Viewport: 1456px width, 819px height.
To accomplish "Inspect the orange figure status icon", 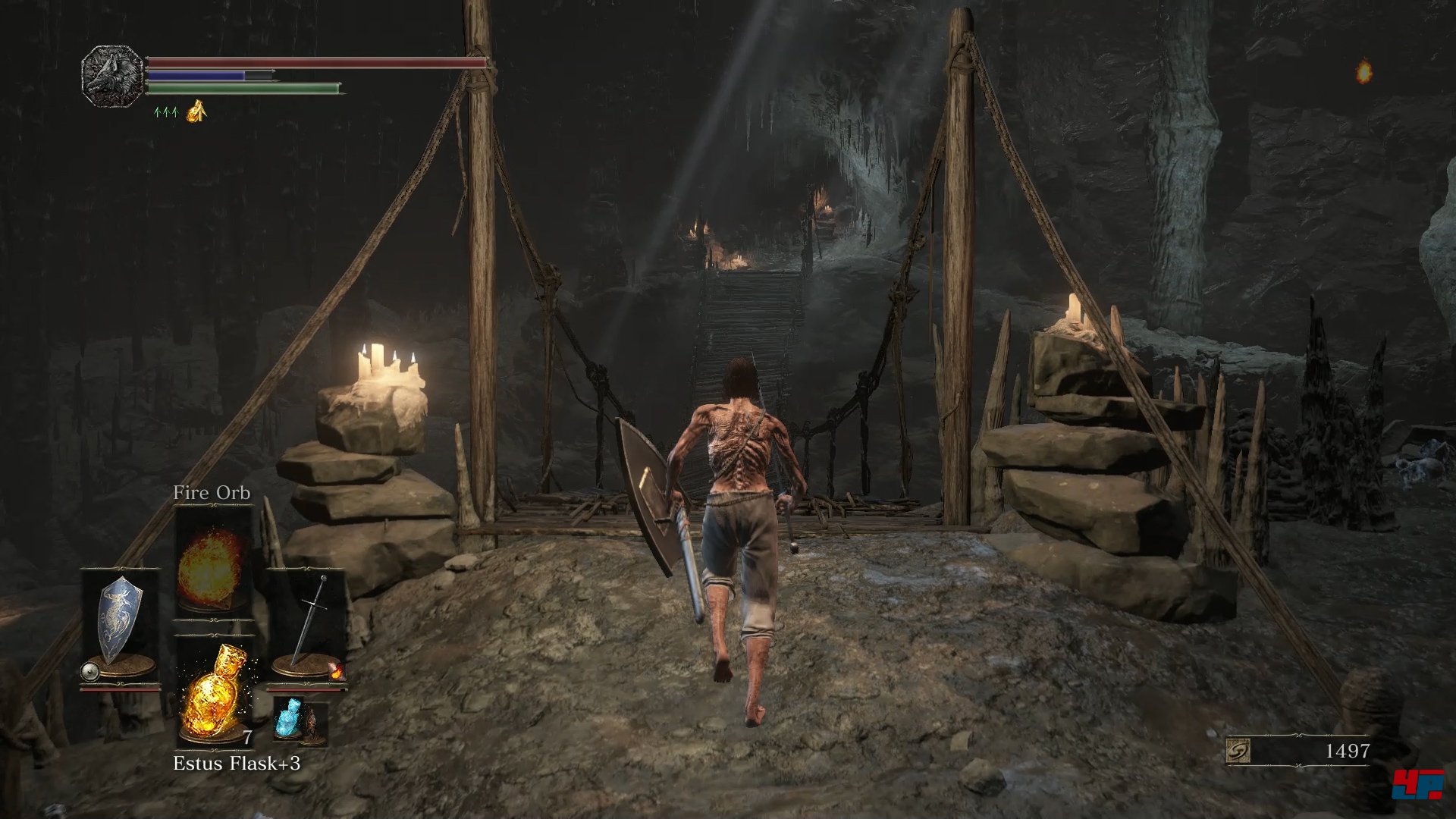I will tap(196, 111).
